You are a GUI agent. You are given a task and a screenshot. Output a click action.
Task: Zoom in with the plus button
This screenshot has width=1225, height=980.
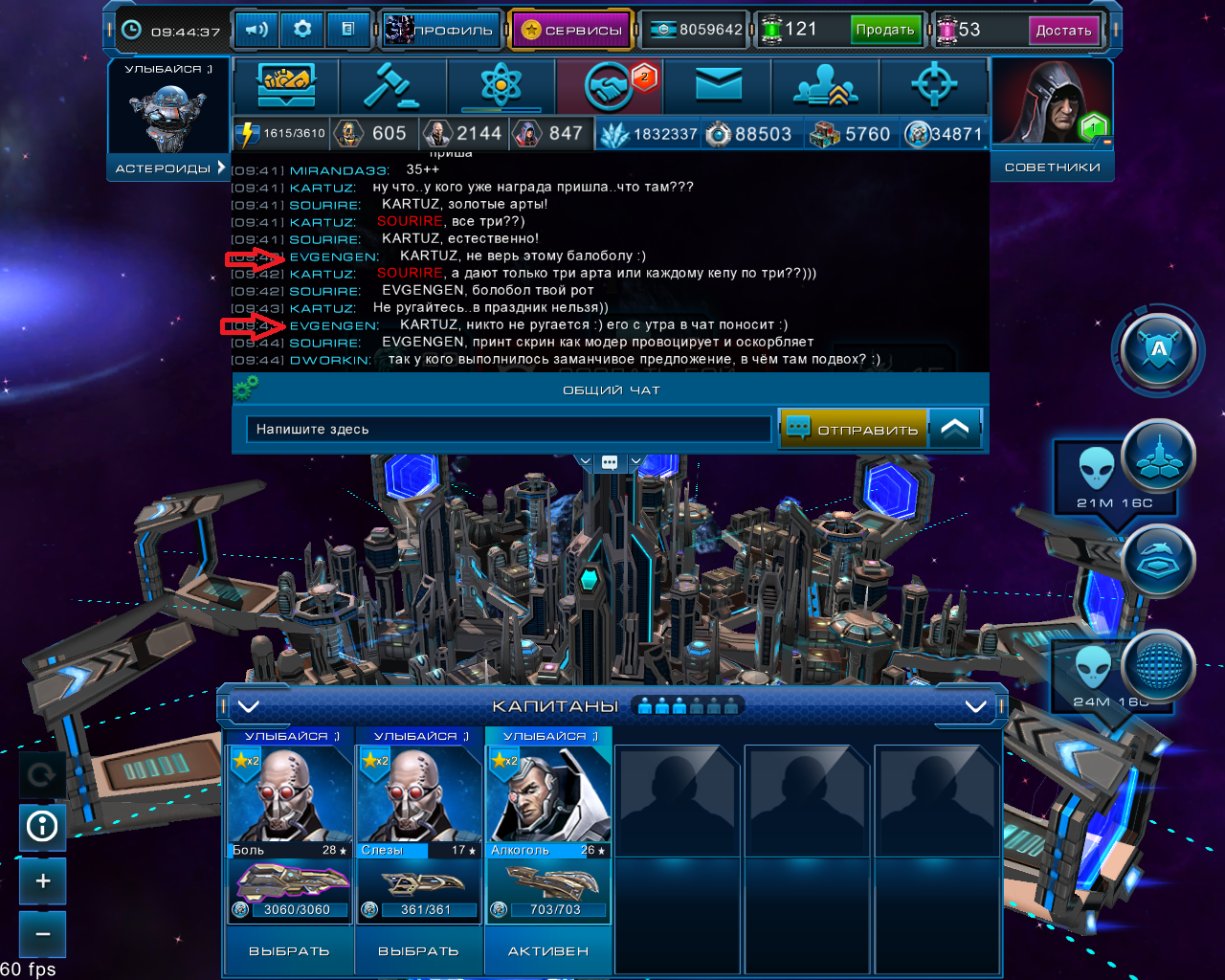(43, 880)
